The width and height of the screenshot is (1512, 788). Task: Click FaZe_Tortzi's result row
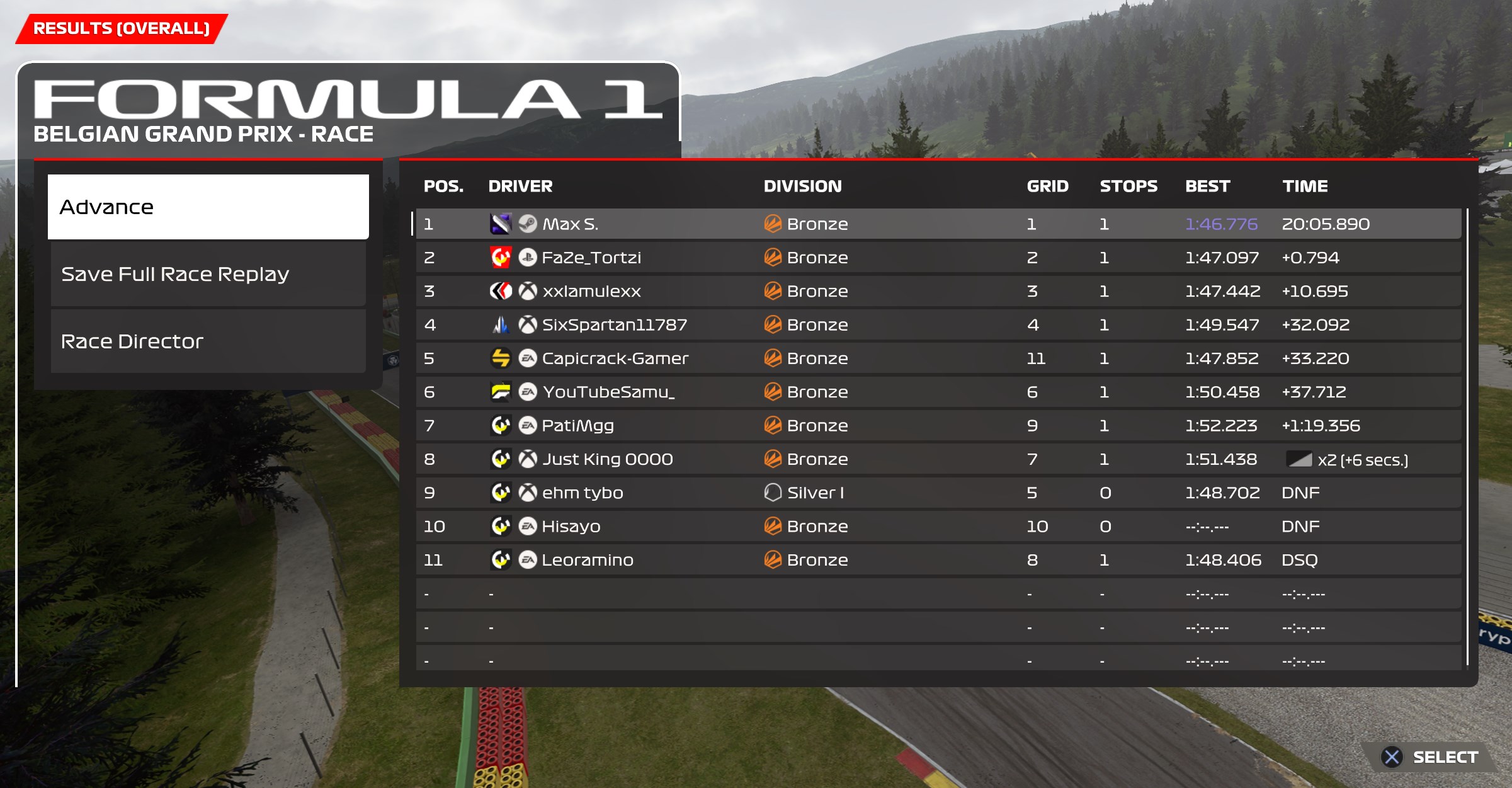click(591, 258)
